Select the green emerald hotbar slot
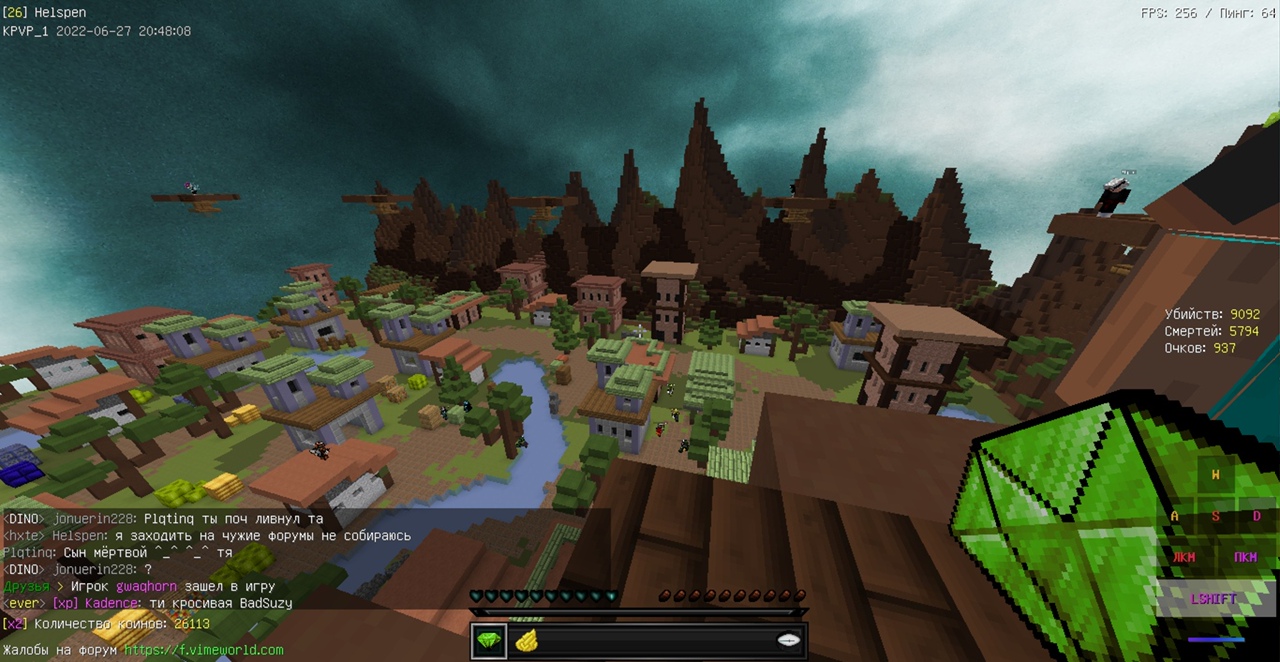This screenshot has height=662, width=1280. click(x=490, y=640)
